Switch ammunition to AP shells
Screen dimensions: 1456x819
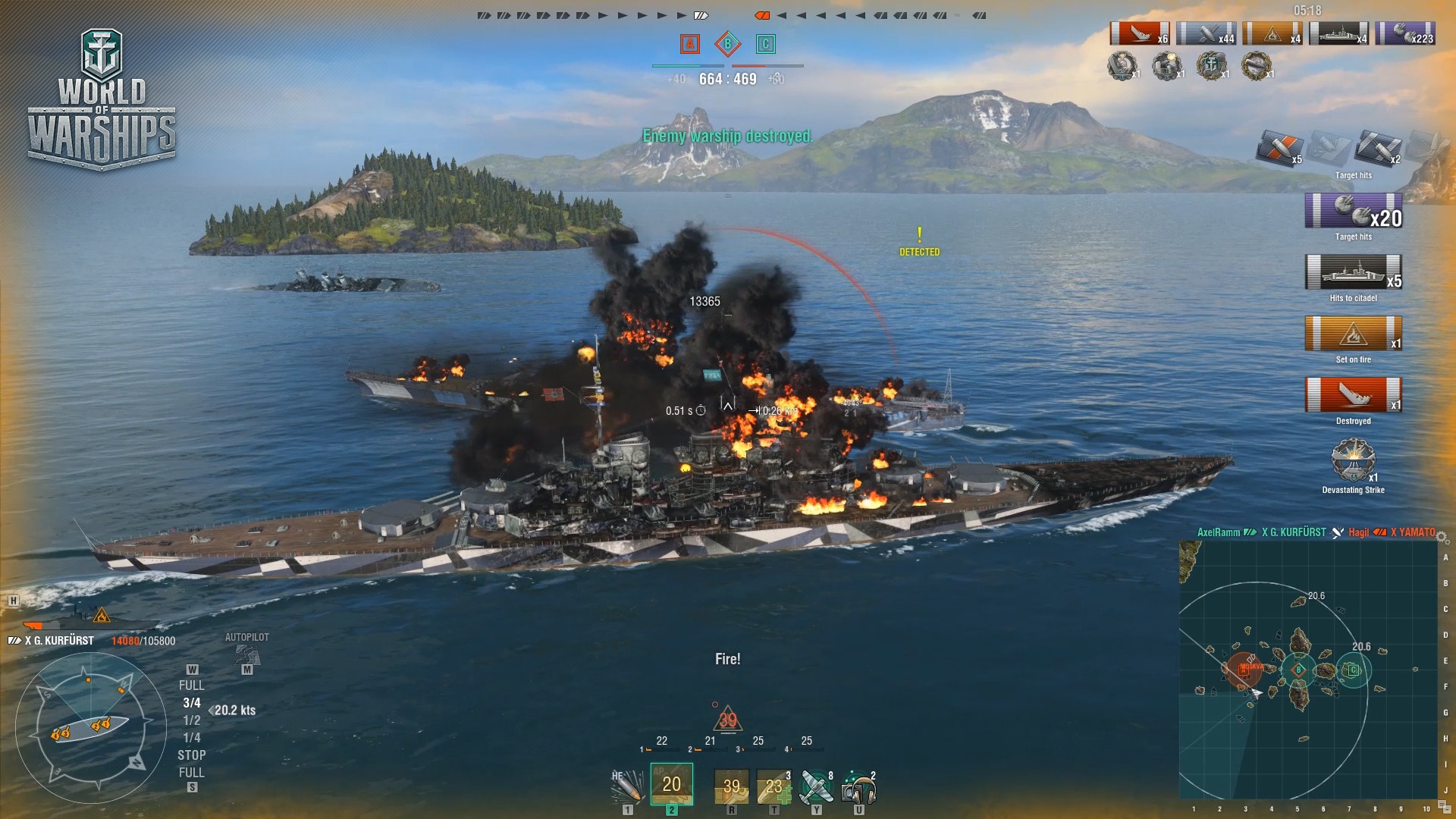coord(671,785)
